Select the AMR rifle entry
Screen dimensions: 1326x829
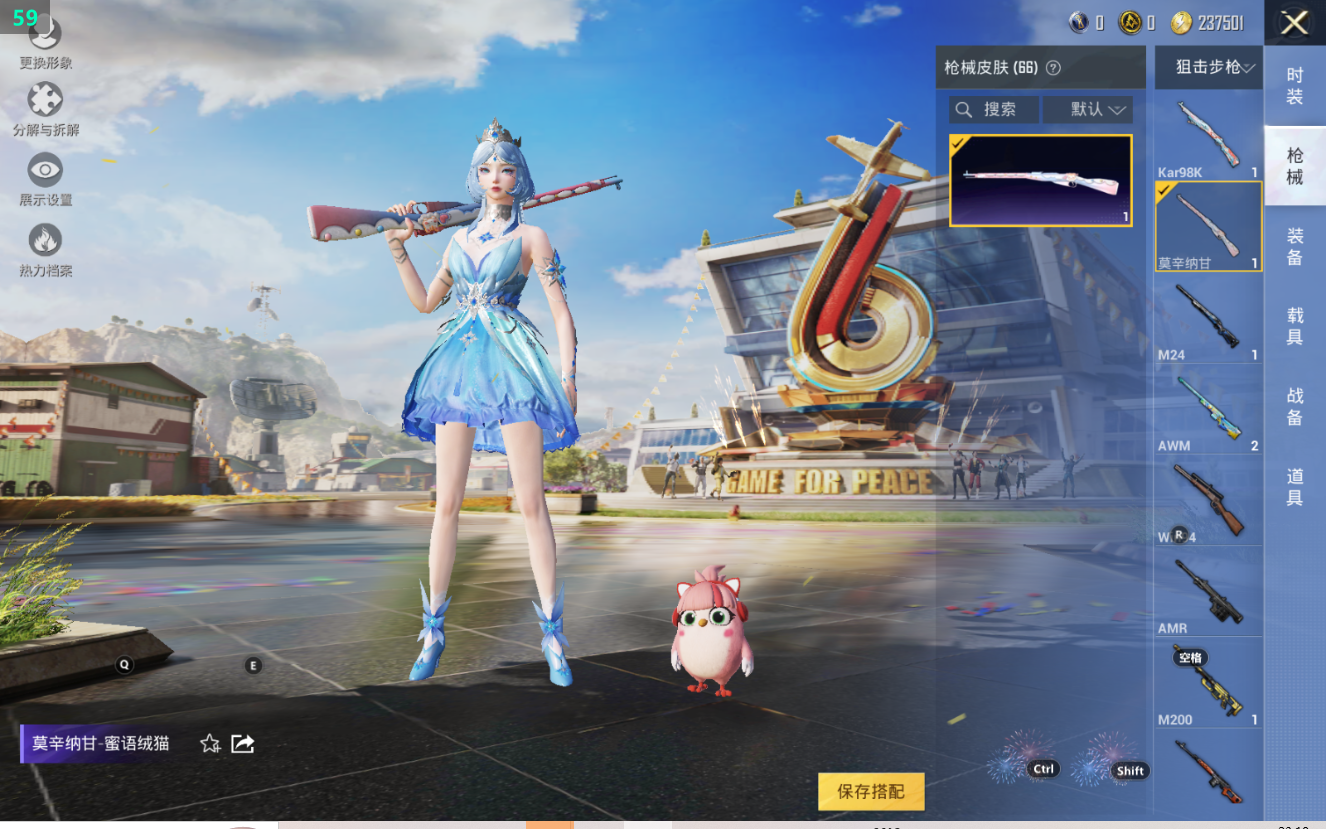pos(1208,592)
